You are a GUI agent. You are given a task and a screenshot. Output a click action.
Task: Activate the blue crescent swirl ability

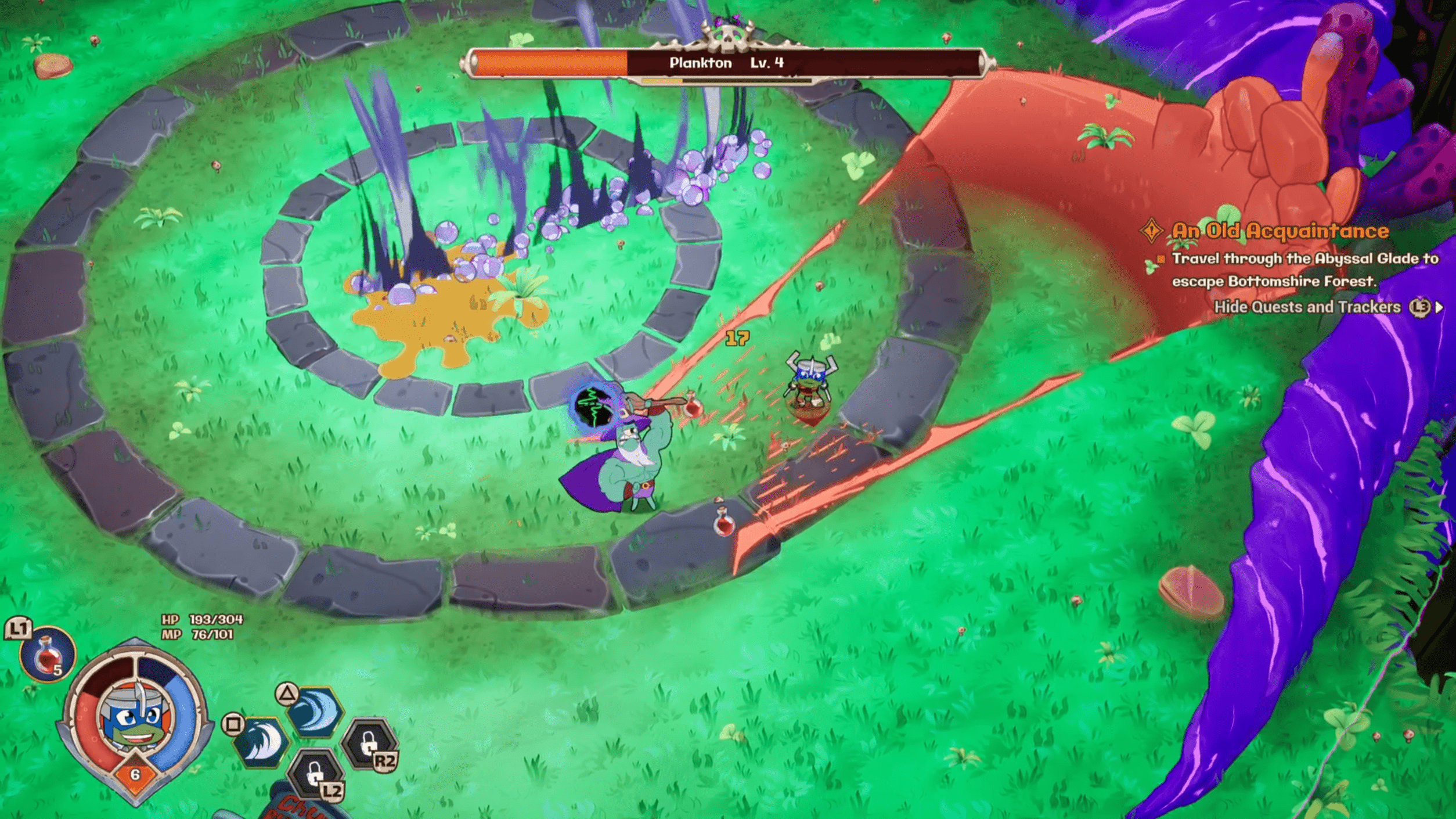[x=315, y=712]
